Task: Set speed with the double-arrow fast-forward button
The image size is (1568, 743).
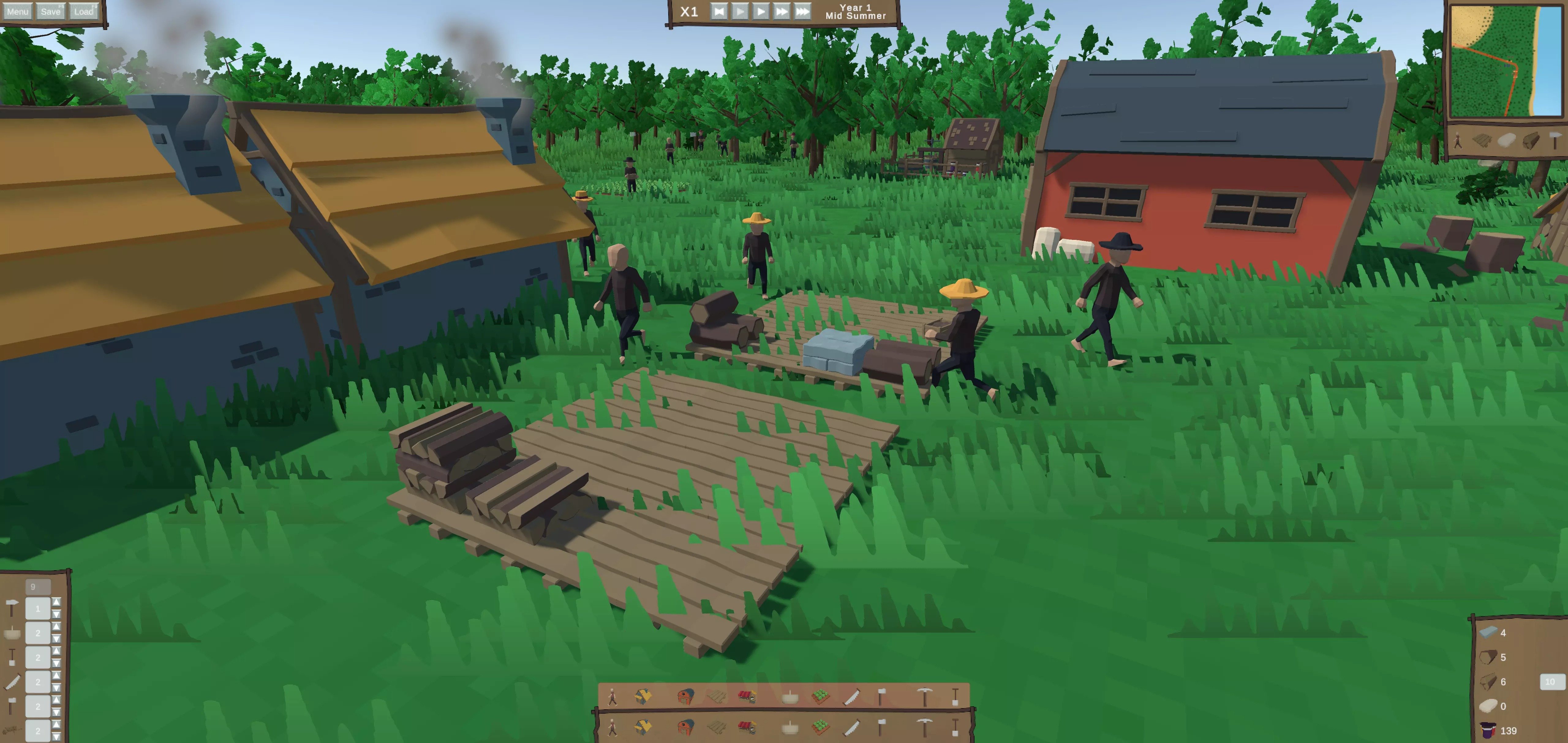Action: [x=782, y=12]
